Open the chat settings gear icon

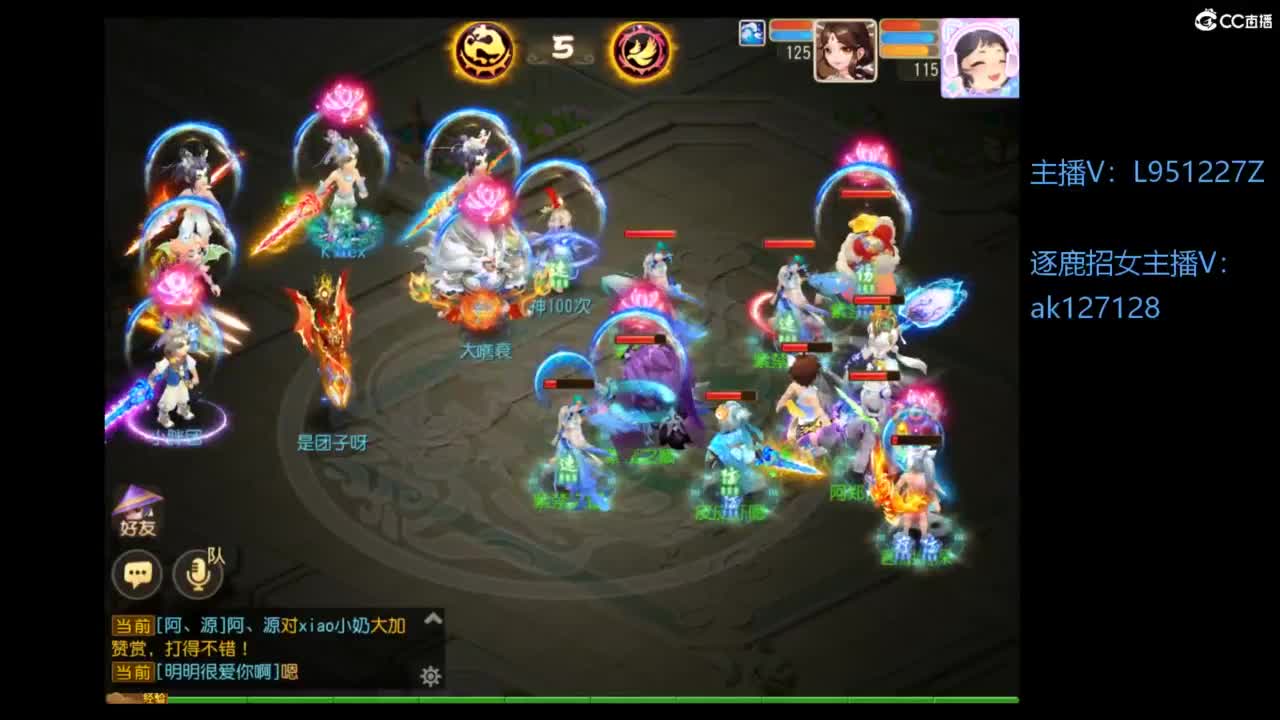430,676
